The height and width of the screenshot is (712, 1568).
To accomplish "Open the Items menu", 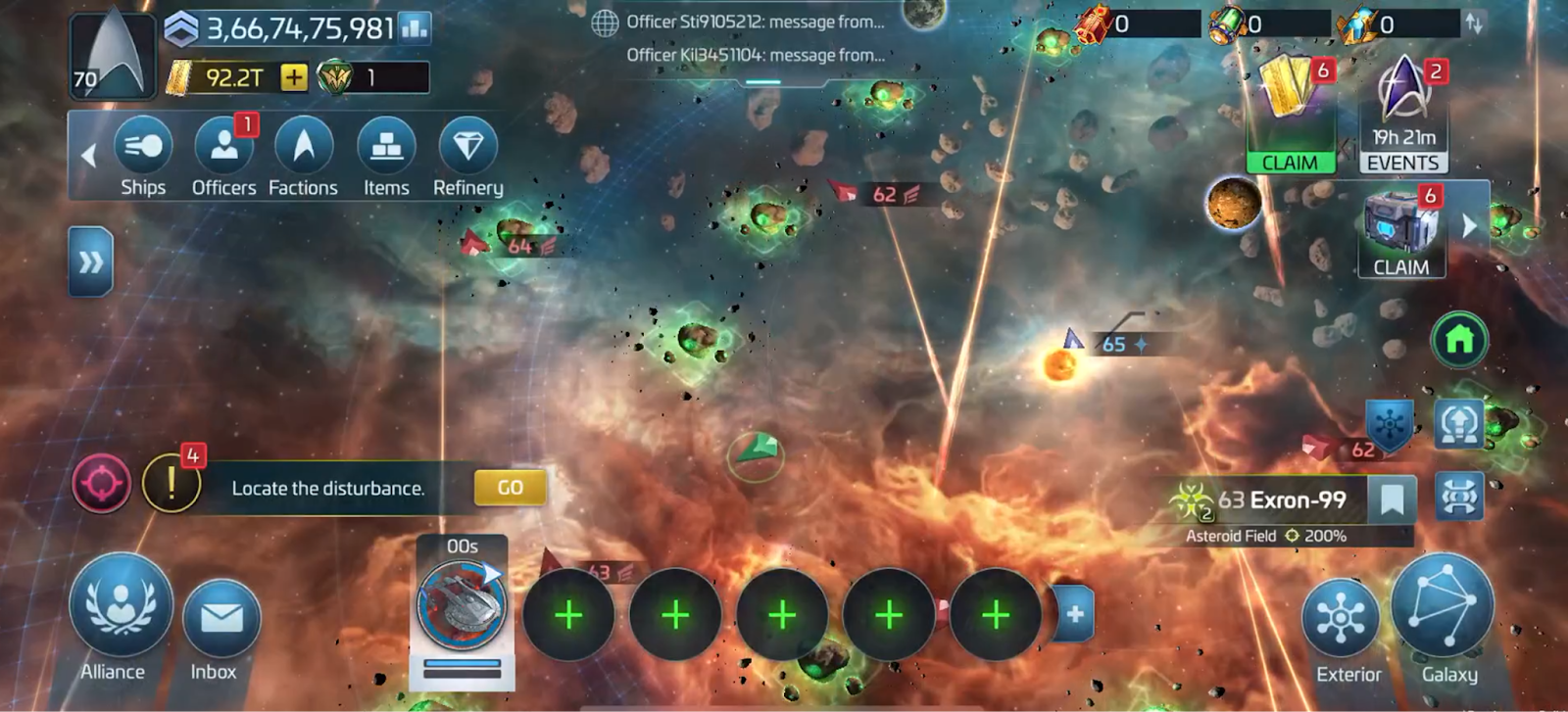I will [x=386, y=155].
